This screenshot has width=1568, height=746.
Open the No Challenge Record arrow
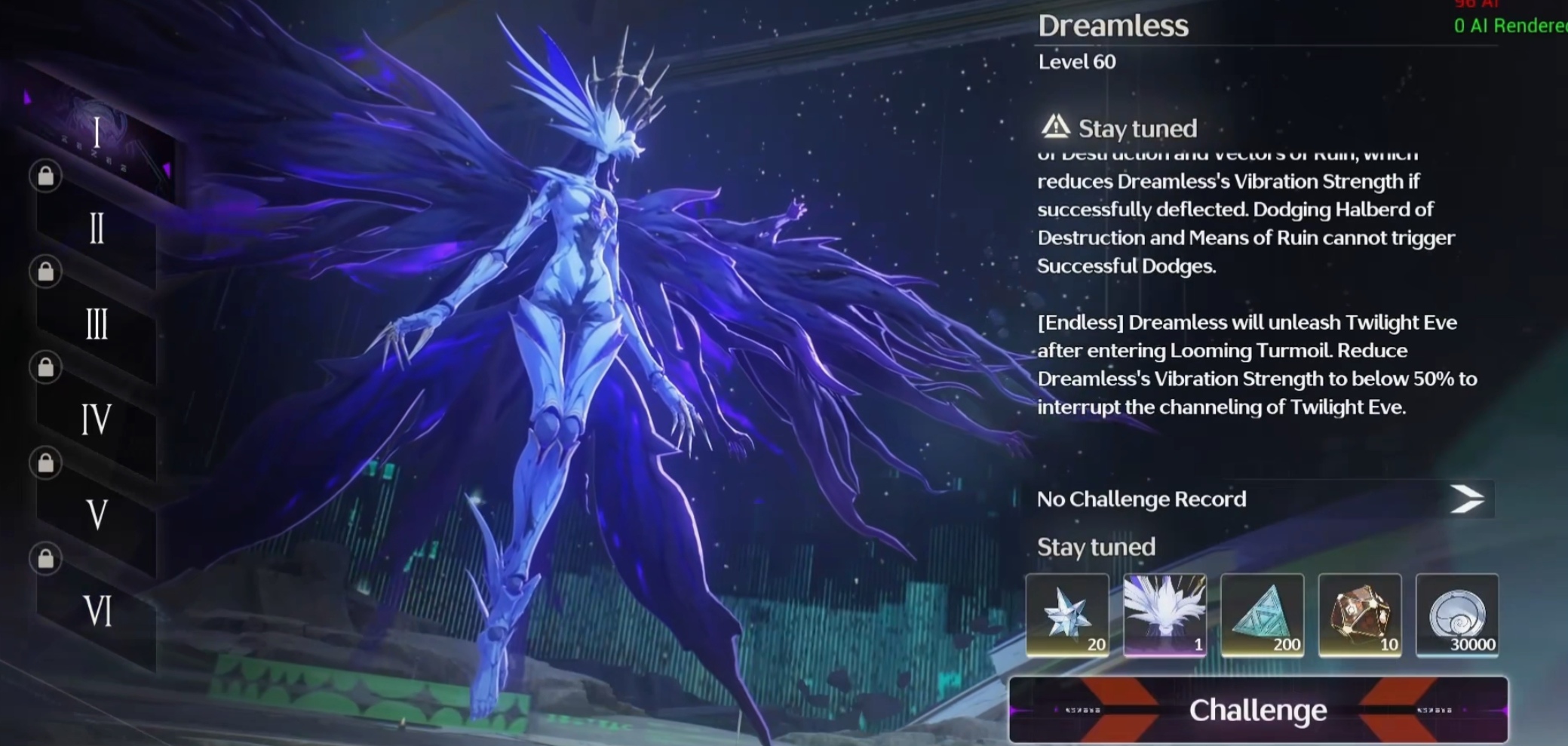click(1466, 499)
